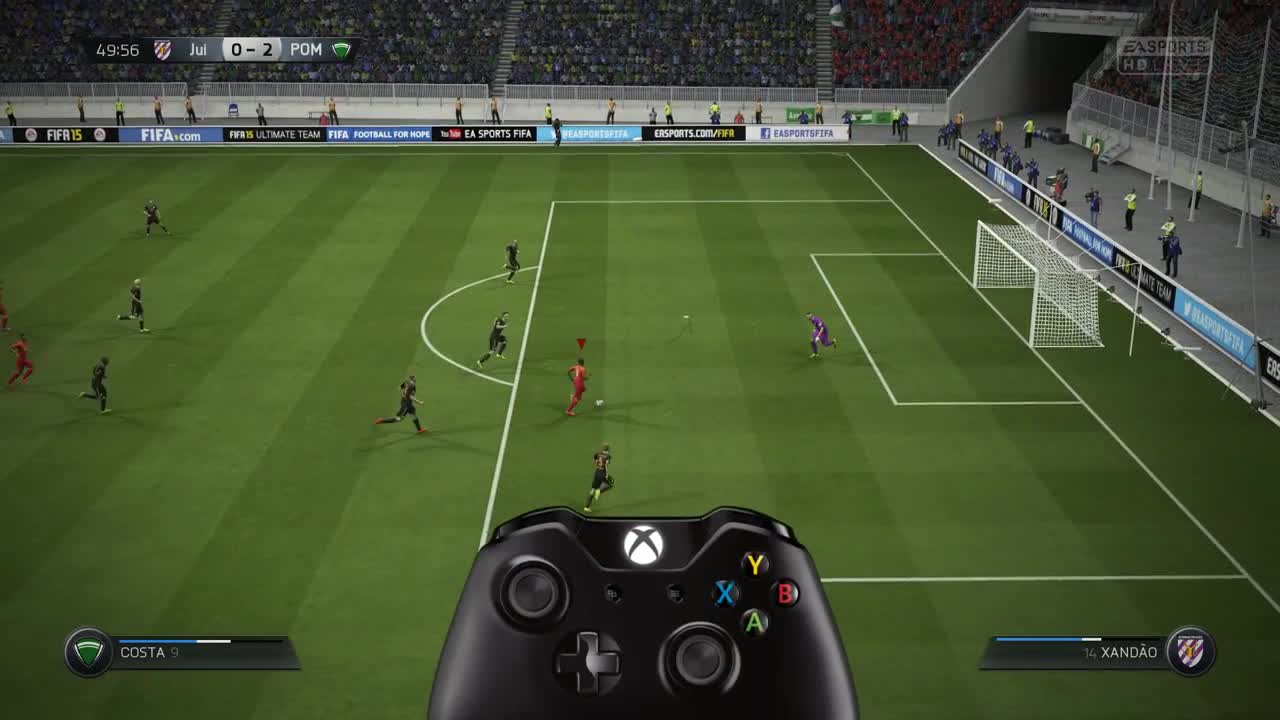The image size is (1280, 720).
Task: Click the right thumbstick on controller
Action: click(x=697, y=658)
